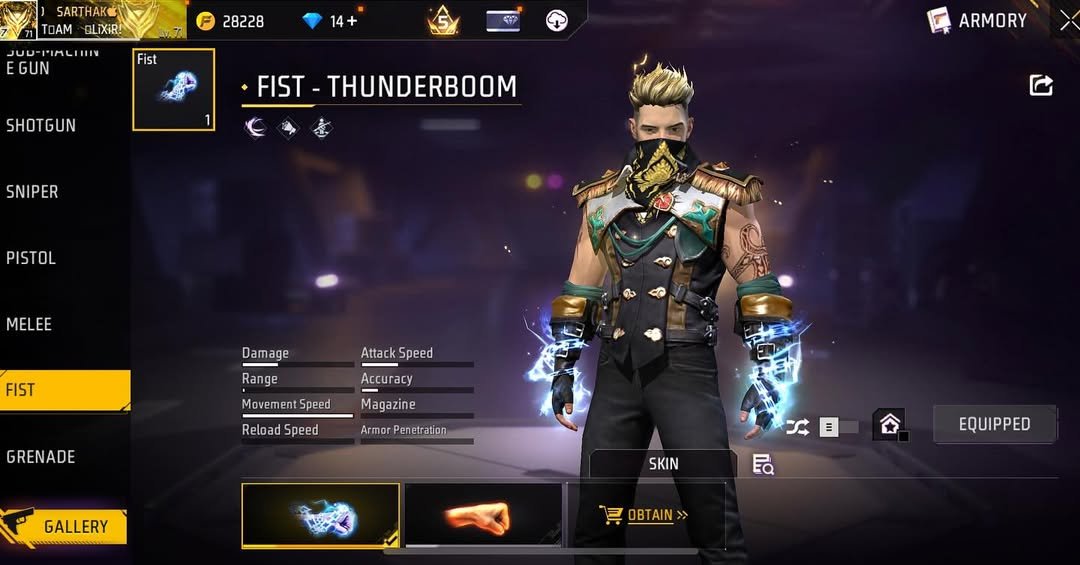This screenshot has width=1080, height=565.
Task: Switch to the Pistol category
Action: click(x=31, y=258)
